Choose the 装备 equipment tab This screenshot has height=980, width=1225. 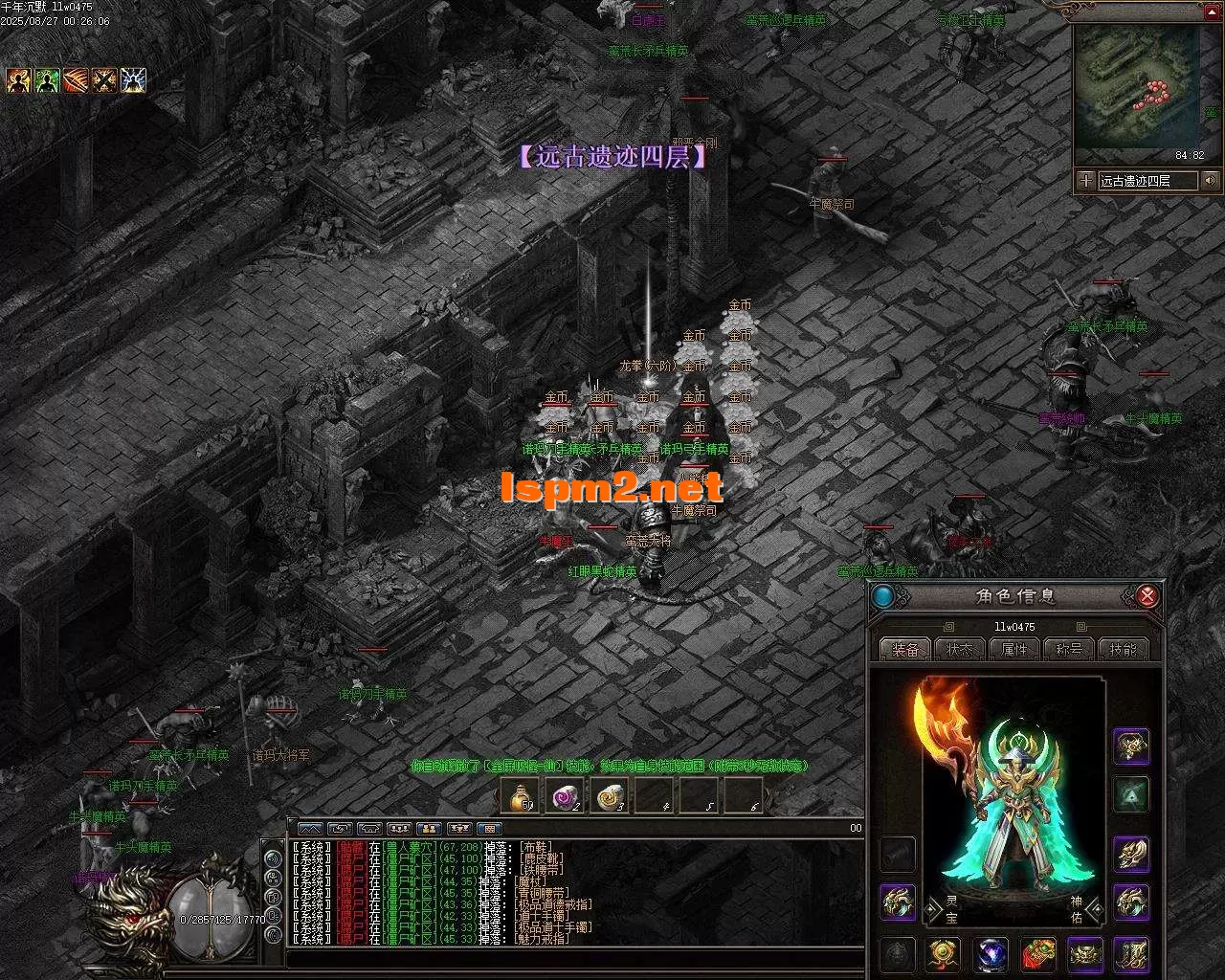(905, 649)
